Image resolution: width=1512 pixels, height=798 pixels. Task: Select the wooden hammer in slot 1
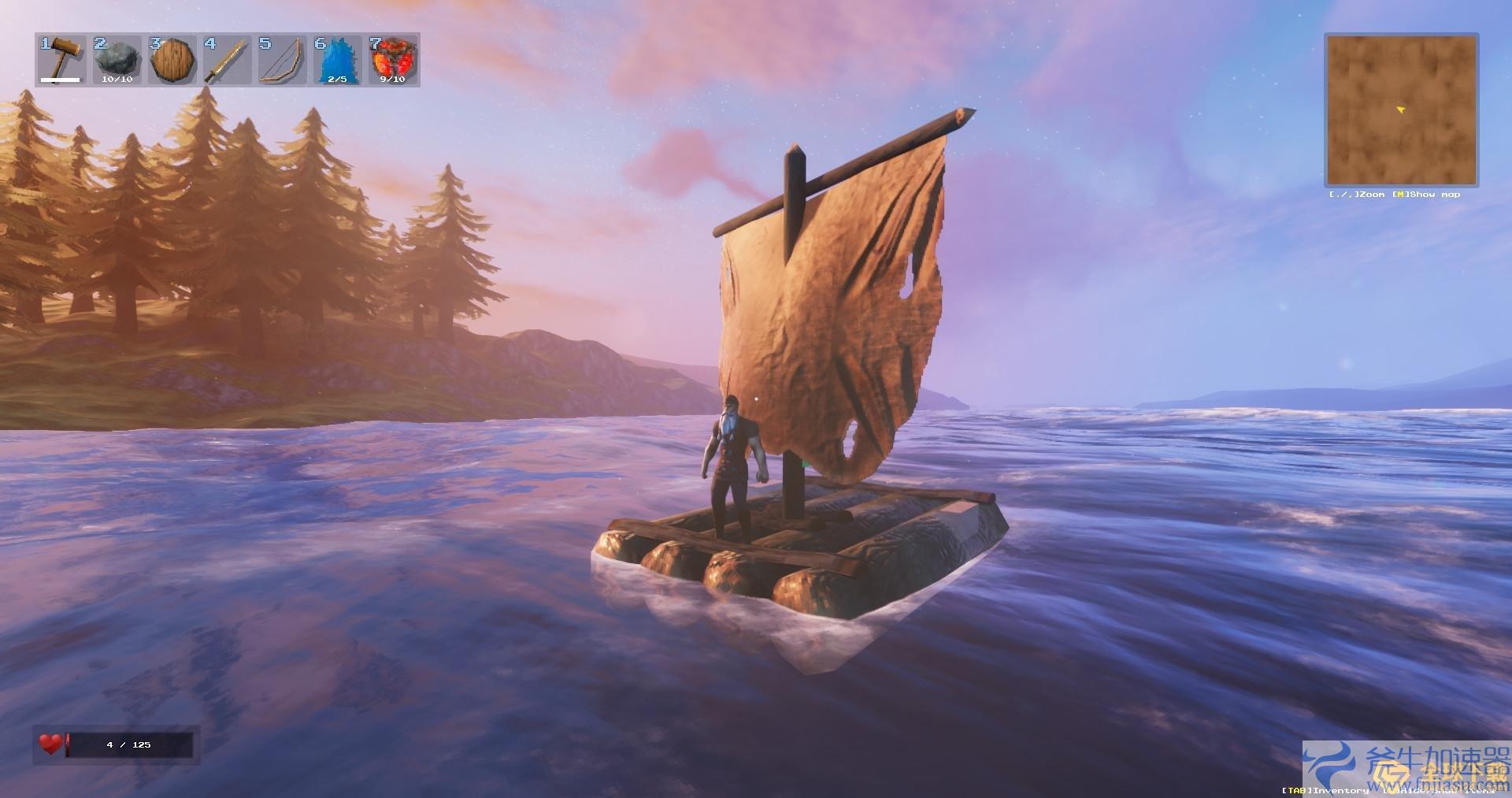point(61,60)
